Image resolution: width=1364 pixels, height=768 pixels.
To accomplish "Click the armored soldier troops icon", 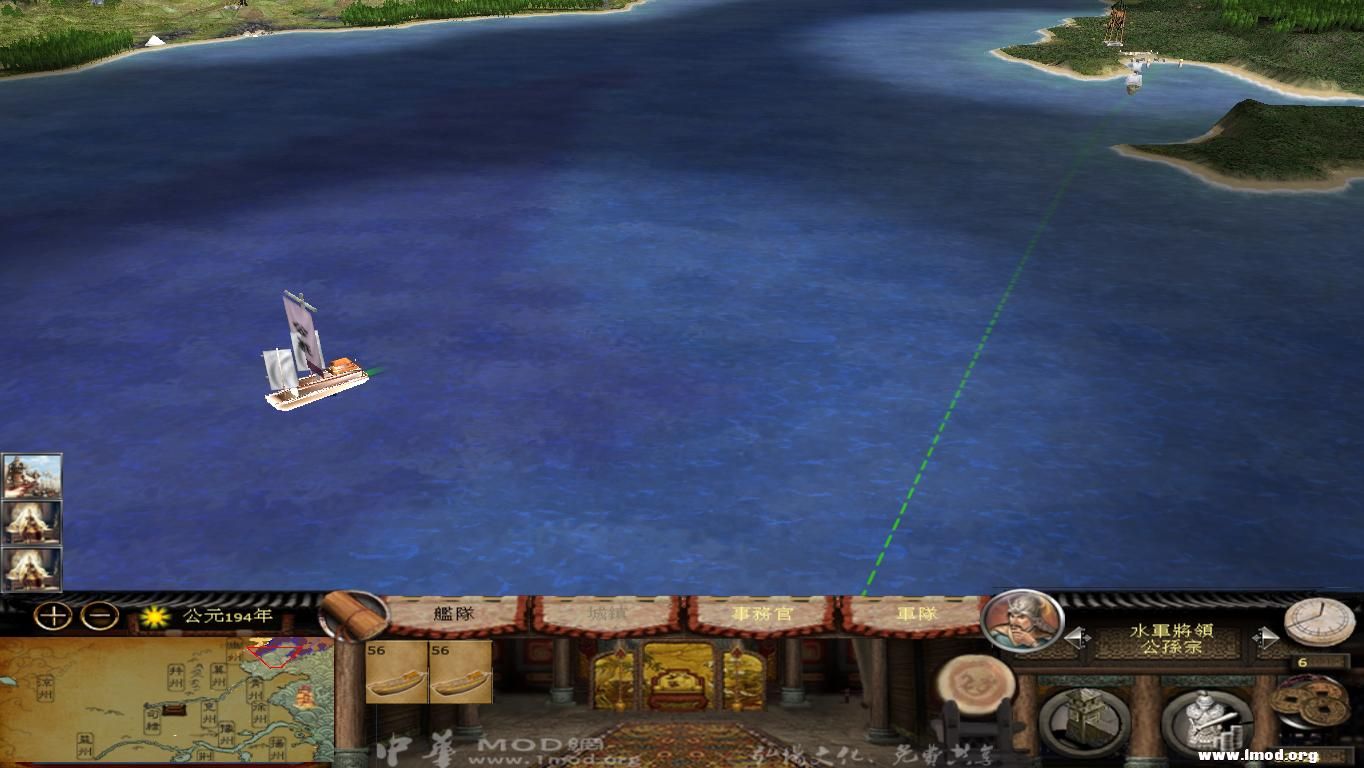I will [x=1205, y=720].
